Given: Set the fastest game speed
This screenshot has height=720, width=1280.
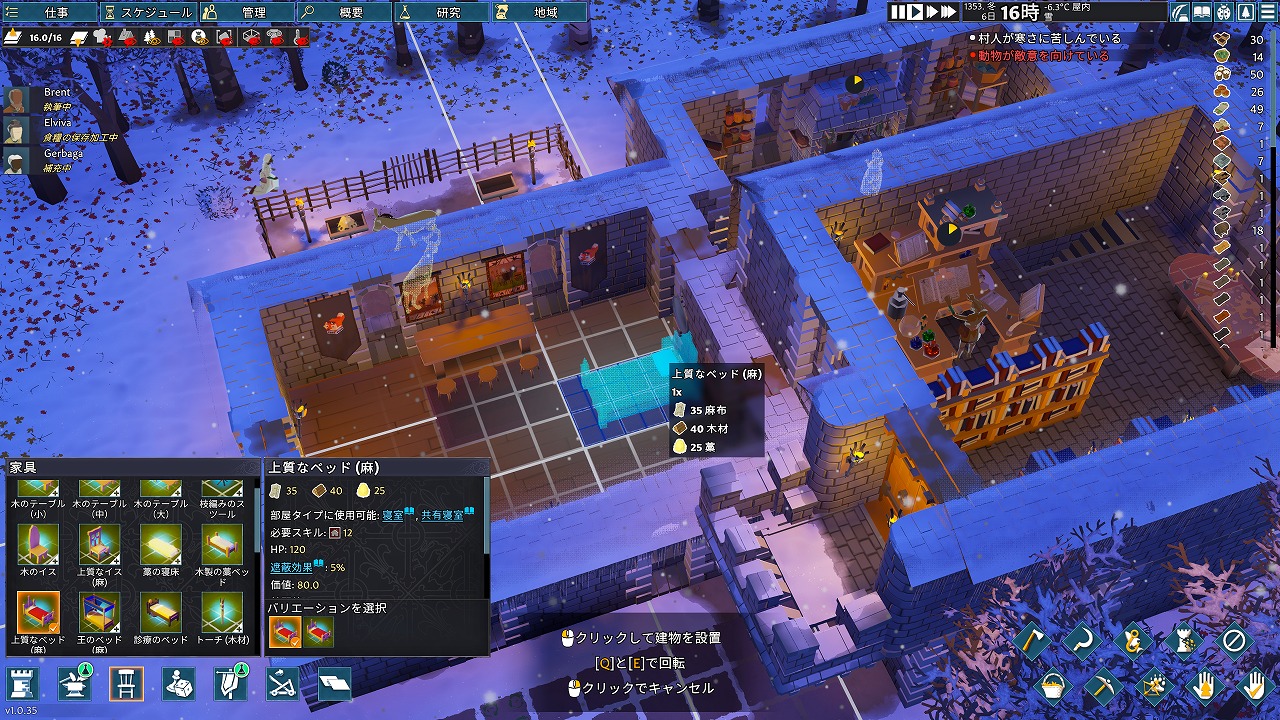Looking at the screenshot, I should pos(948,12).
